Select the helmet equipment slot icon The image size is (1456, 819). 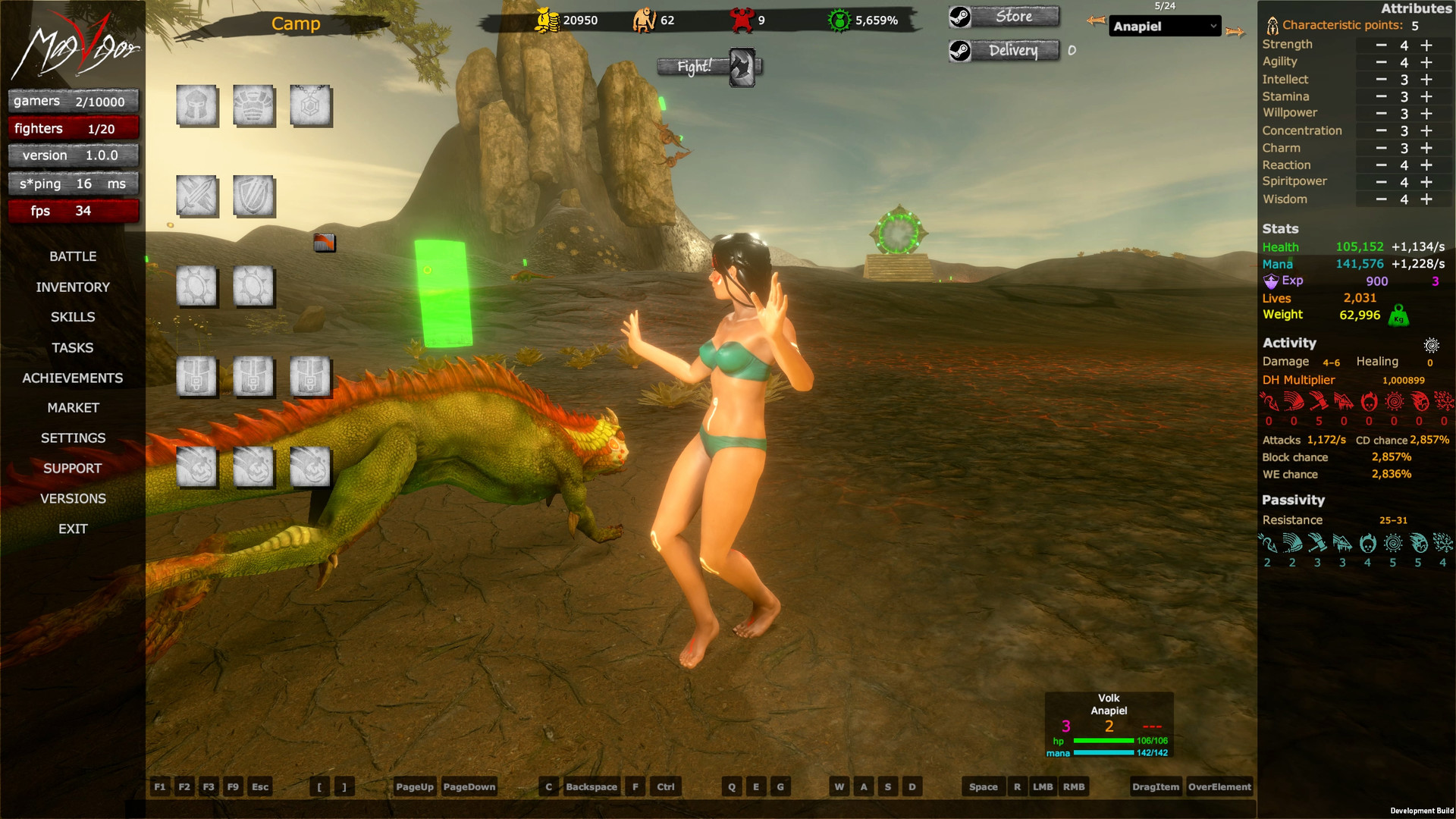(x=197, y=106)
